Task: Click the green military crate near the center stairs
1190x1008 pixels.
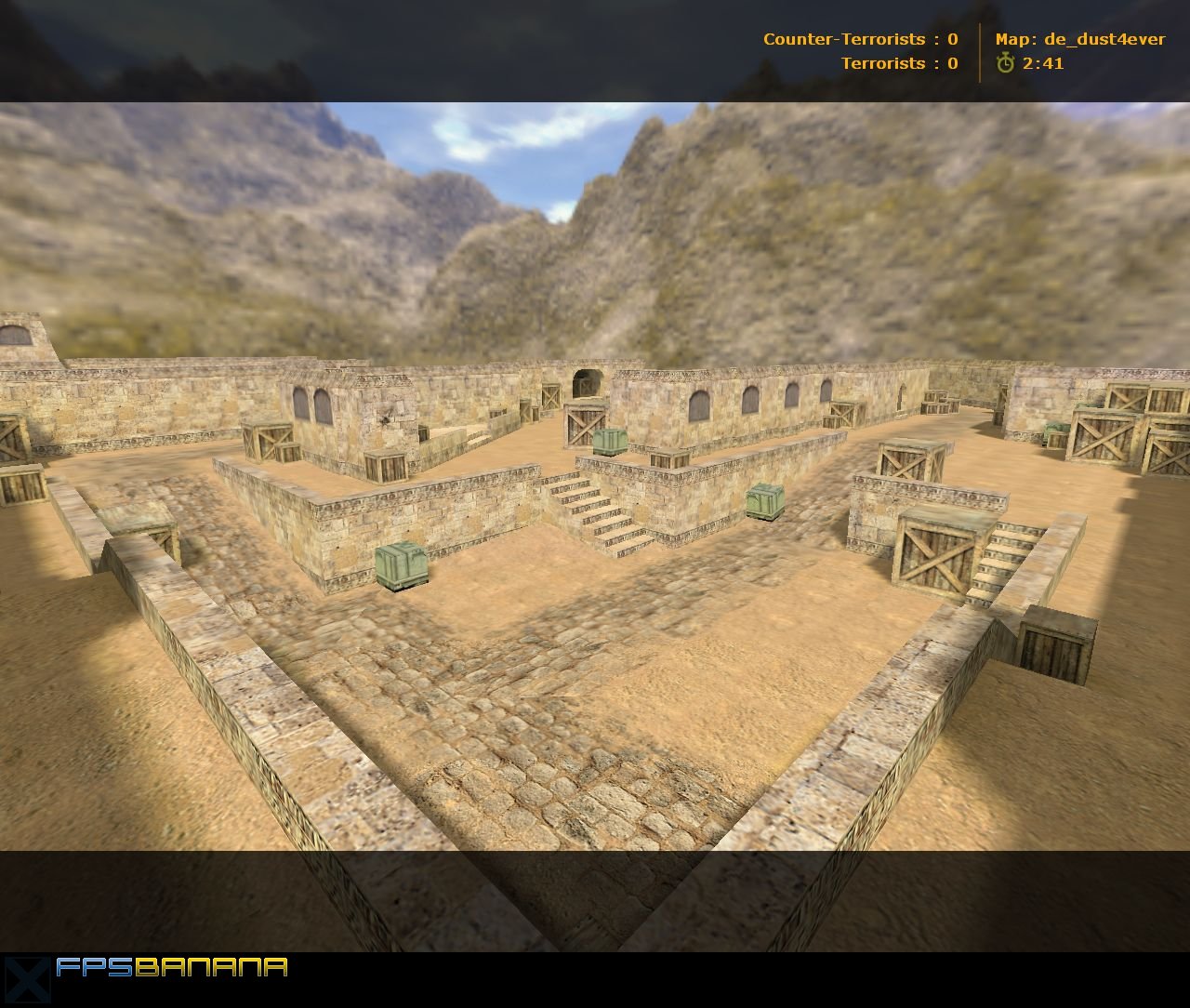Action: point(764,503)
